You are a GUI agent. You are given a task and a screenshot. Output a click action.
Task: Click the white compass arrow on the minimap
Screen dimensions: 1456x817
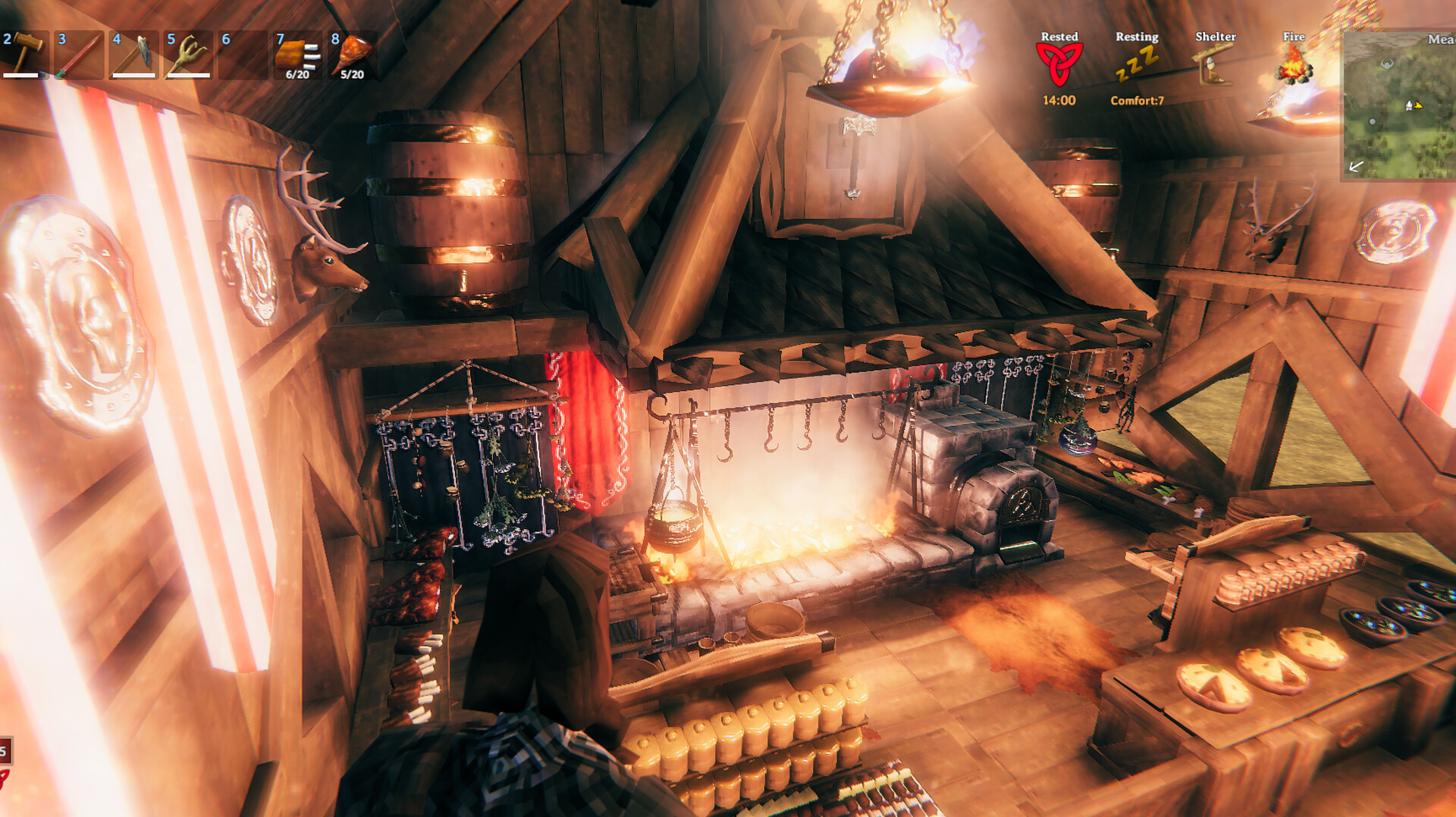tap(1357, 167)
